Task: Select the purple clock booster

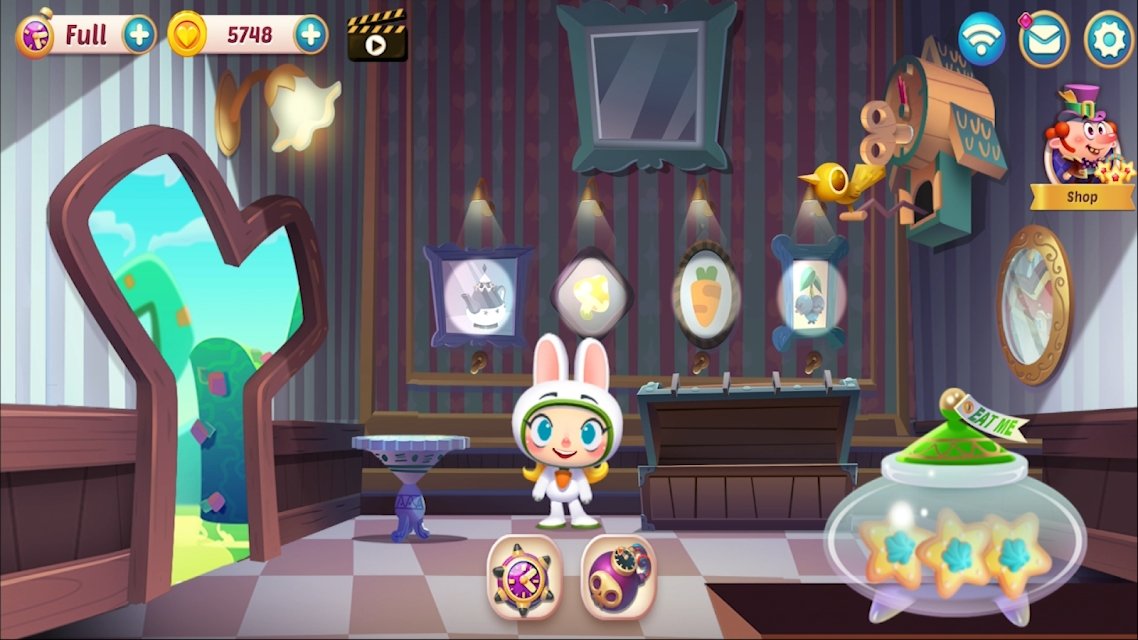Action: coord(524,575)
